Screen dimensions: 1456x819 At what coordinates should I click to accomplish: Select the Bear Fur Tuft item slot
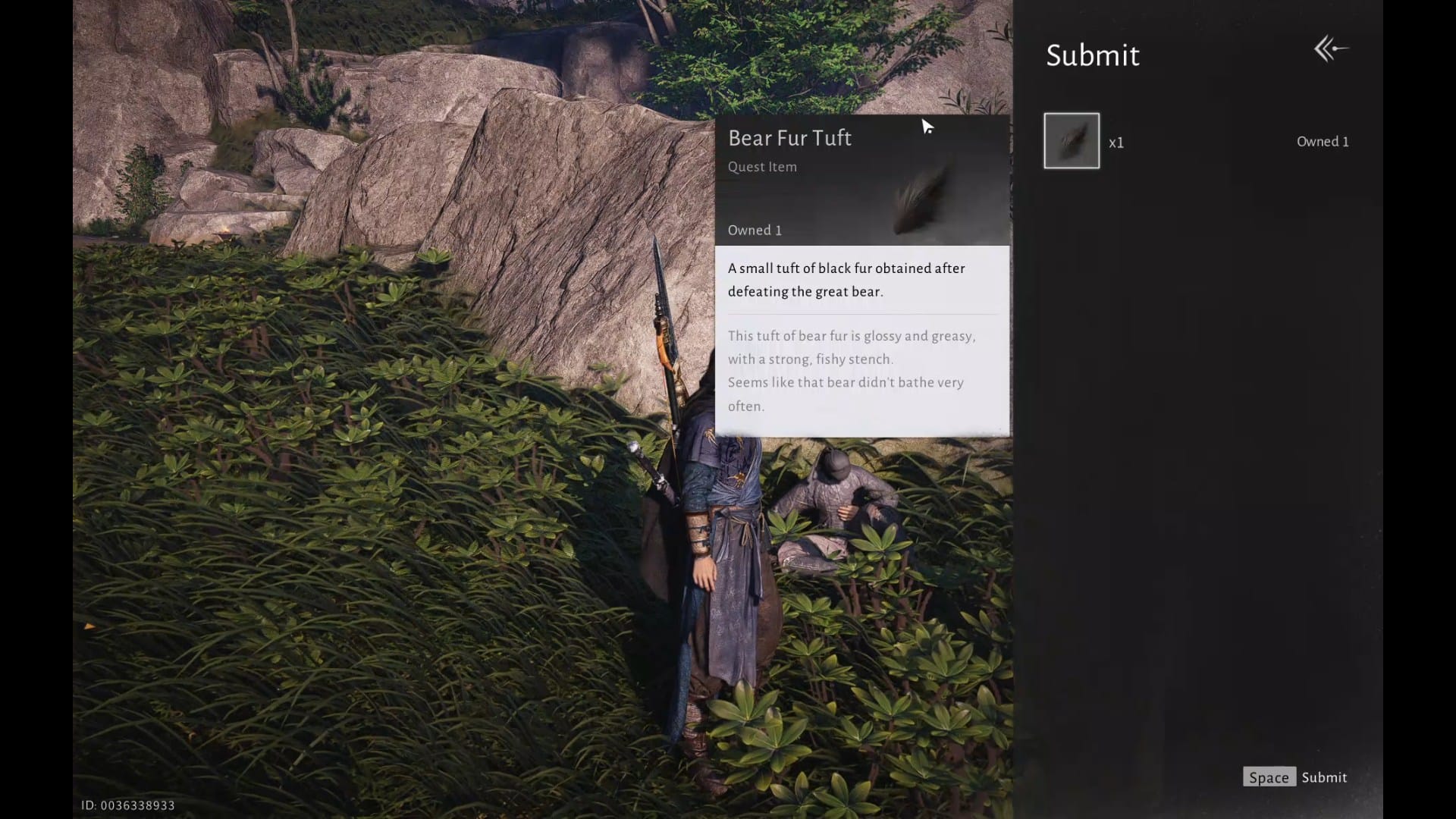tap(1071, 141)
